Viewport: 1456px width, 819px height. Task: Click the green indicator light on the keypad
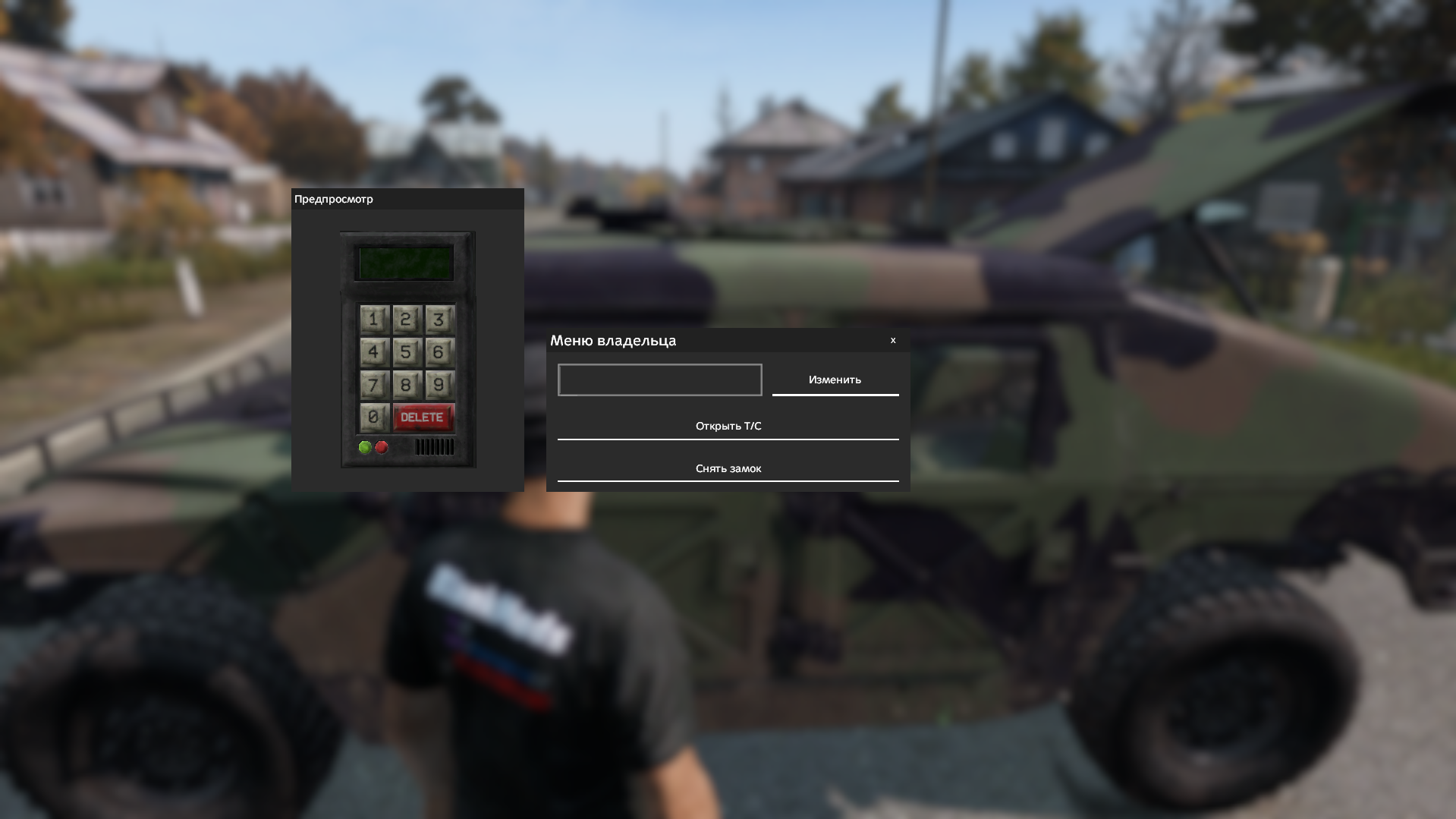pos(366,447)
